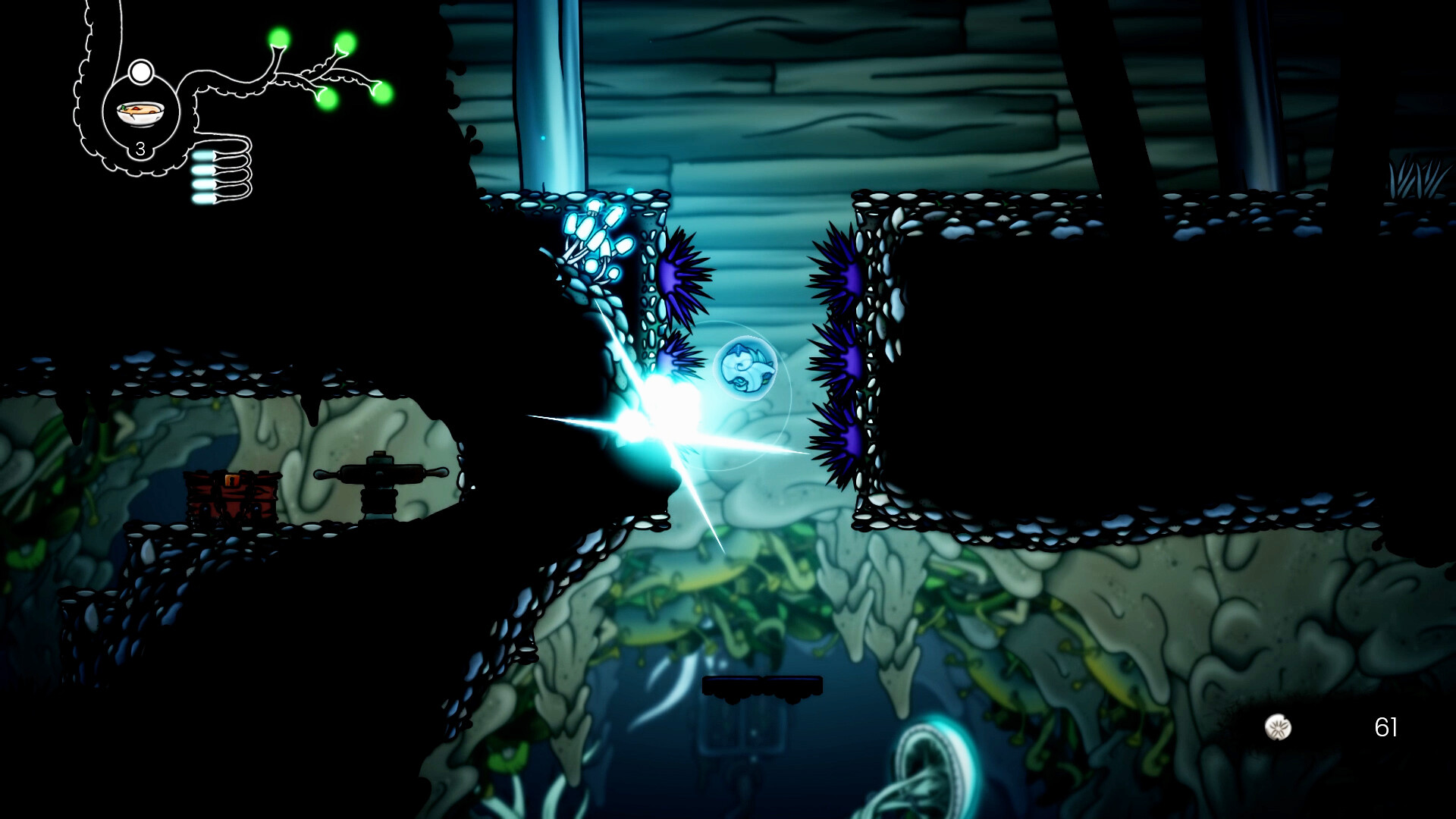The width and height of the screenshot is (1456, 819).
Task: Click the topmost silk spool segment
Action: (x=203, y=156)
